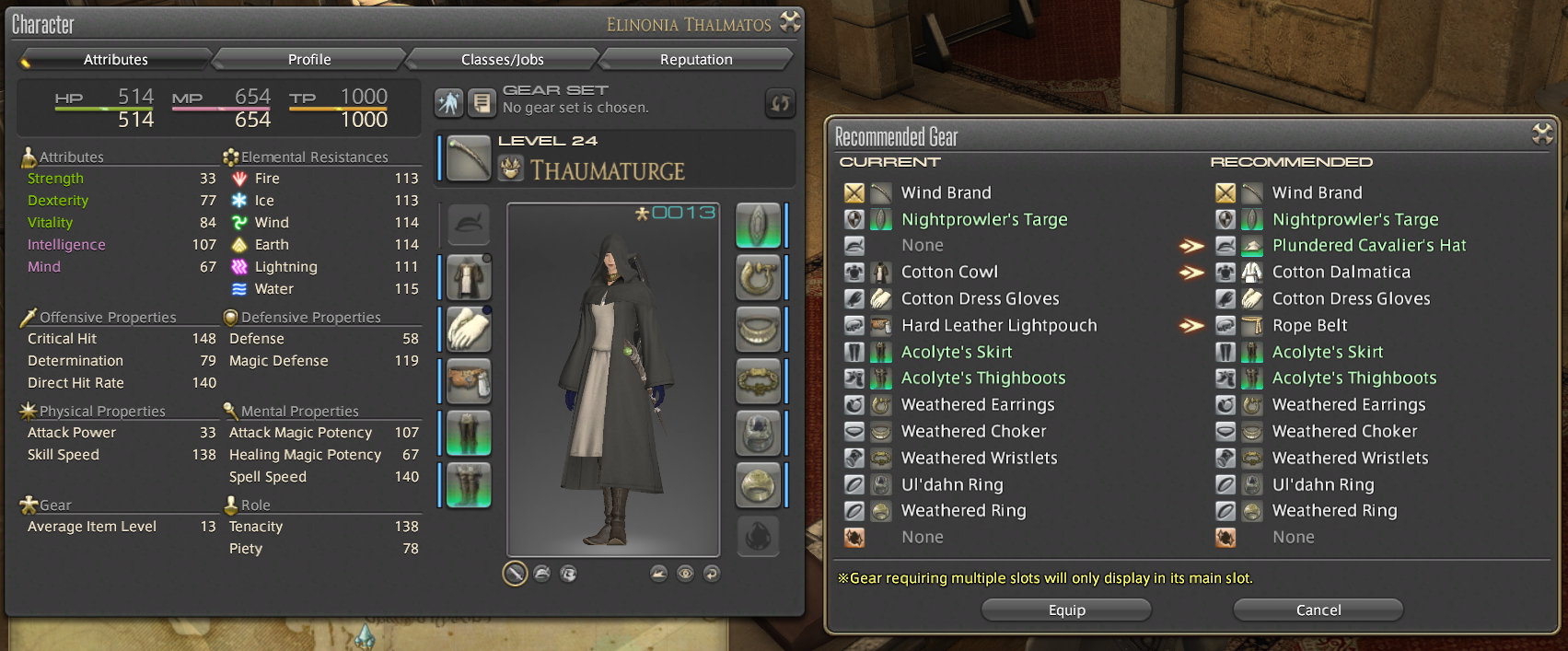
Task: Select the Thaumaturge weapon slot icon
Action: point(469,158)
